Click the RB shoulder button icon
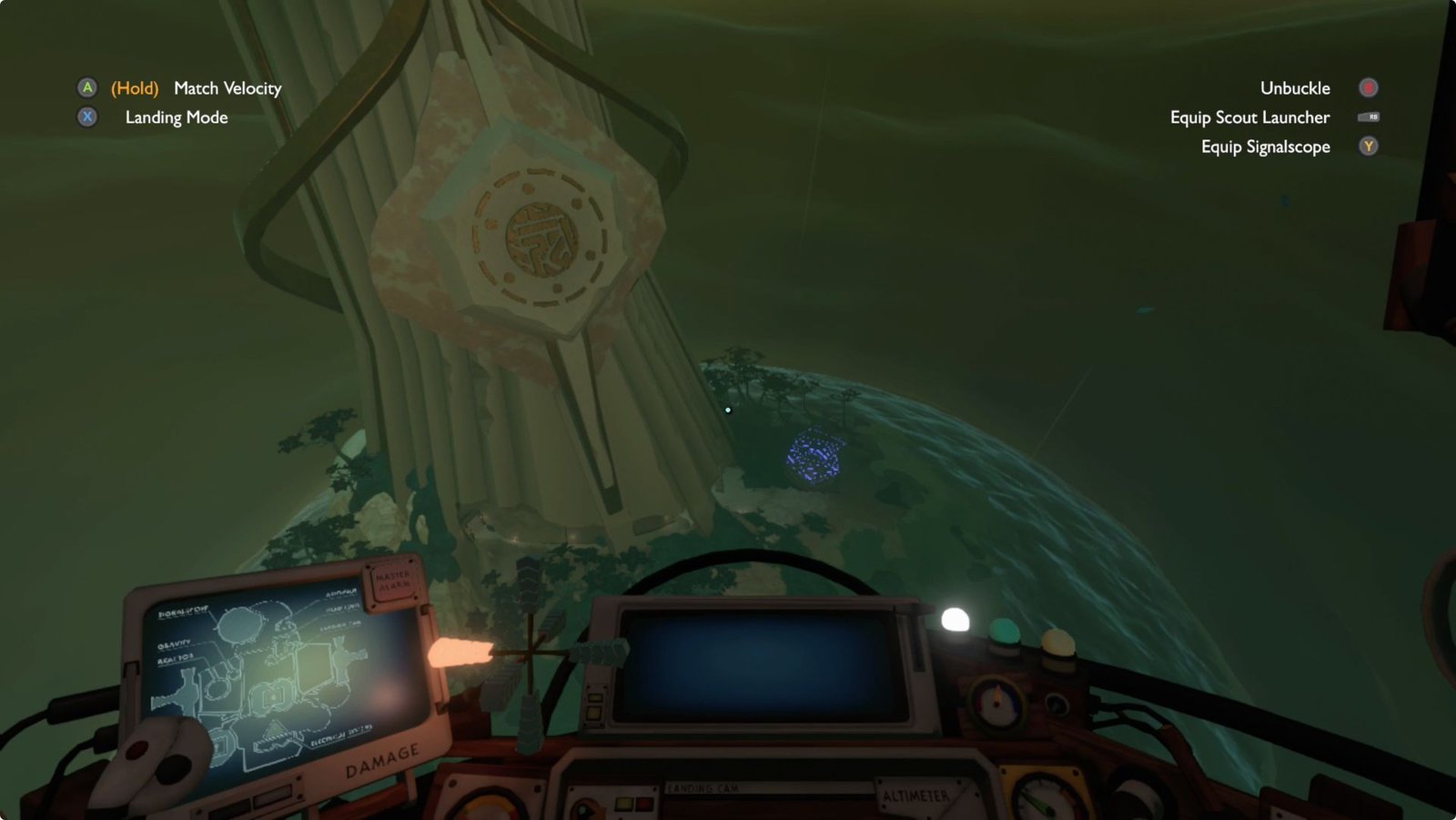Viewport: 1456px width, 820px height. point(1369,117)
